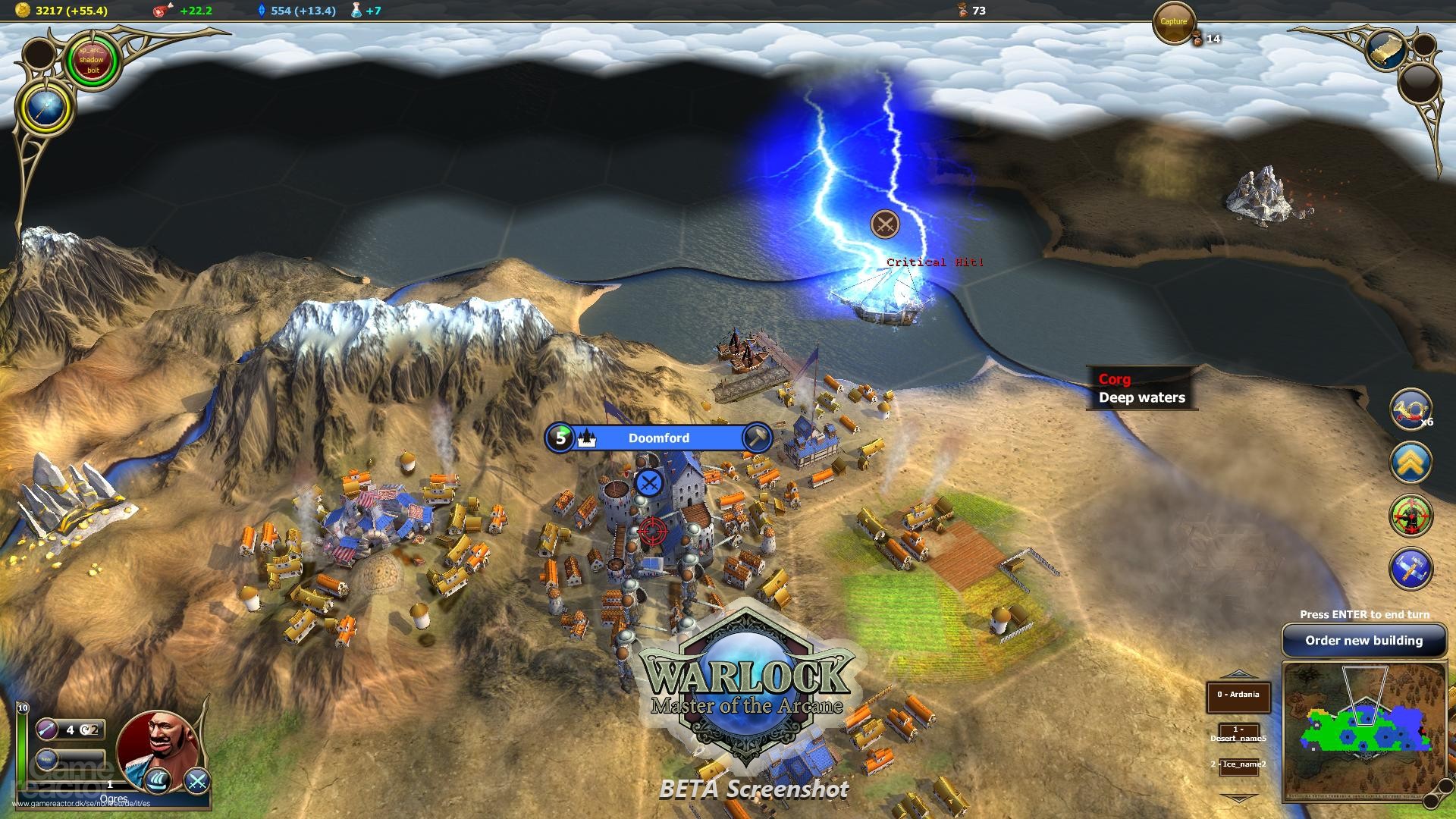
Task: Collapse the world list with the lower arrow
Action: tap(1241, 796)
